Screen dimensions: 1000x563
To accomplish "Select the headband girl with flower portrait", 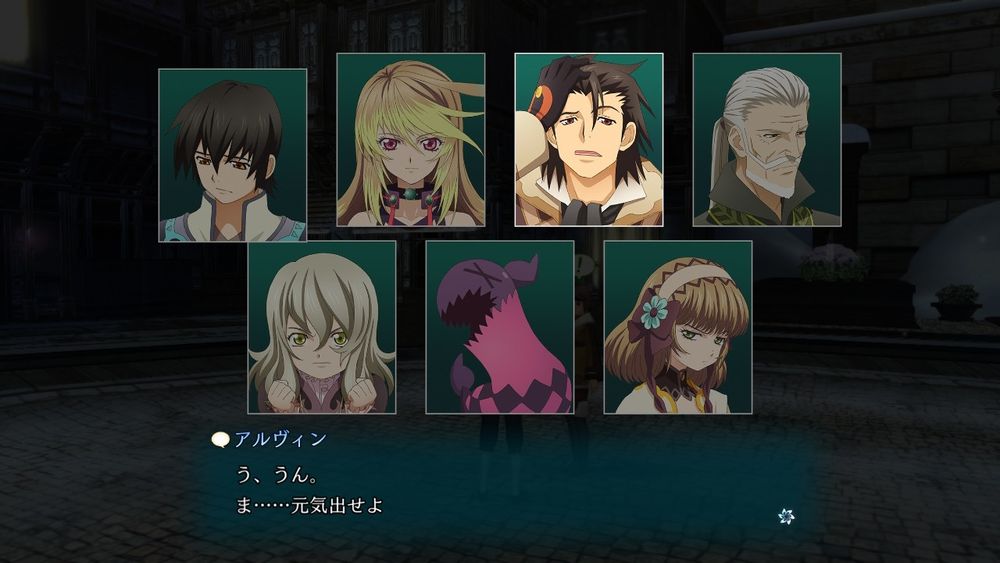I will click(678, 327).
